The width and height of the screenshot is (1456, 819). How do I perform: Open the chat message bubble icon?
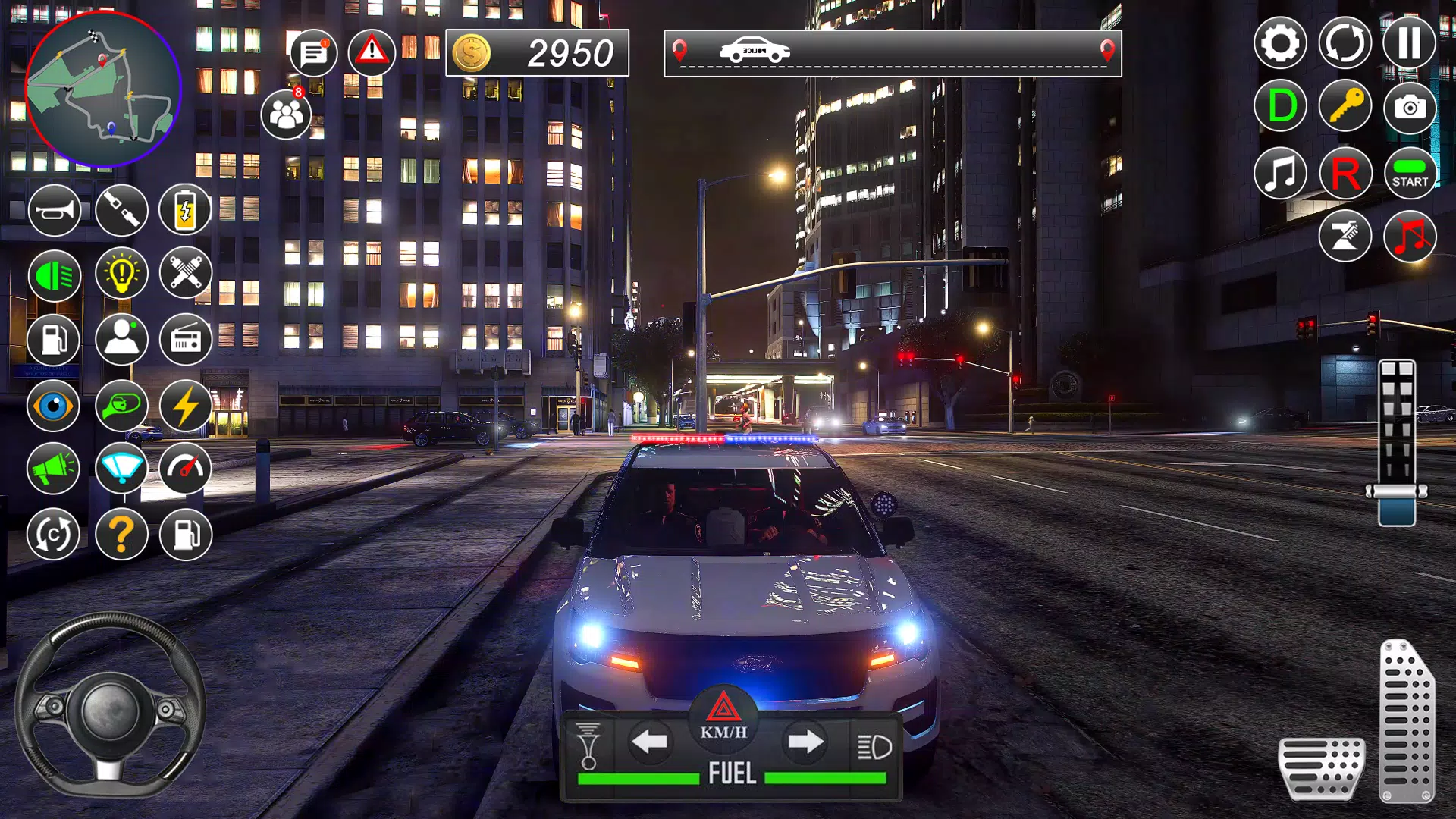(313, 53)
